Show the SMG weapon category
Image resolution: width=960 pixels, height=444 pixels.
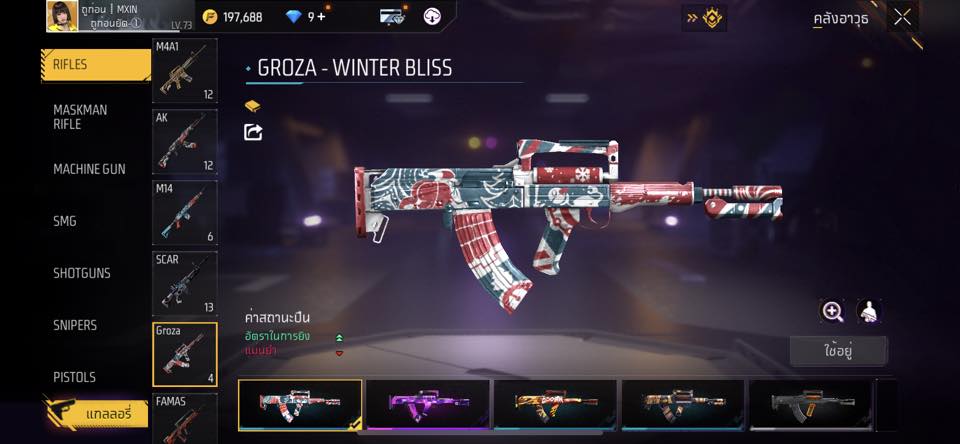click(x=65, y=221)
